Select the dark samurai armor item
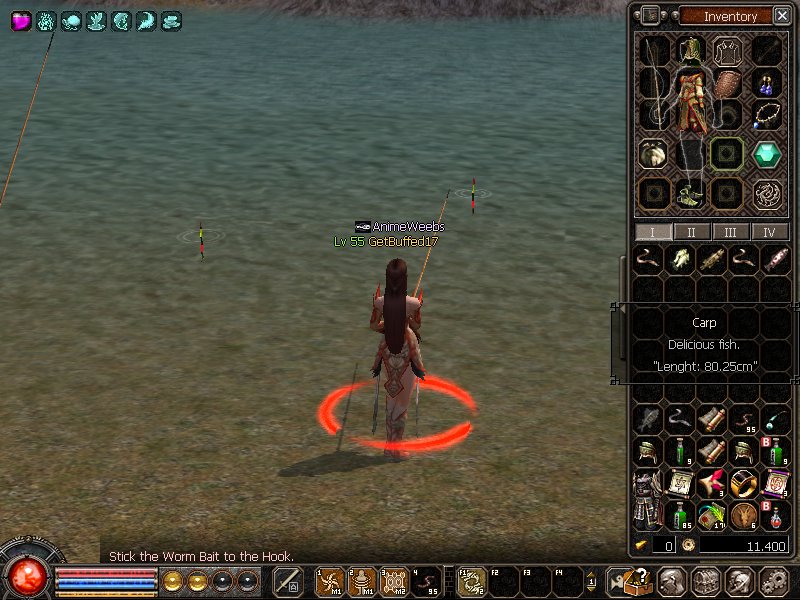 point(646,497)
